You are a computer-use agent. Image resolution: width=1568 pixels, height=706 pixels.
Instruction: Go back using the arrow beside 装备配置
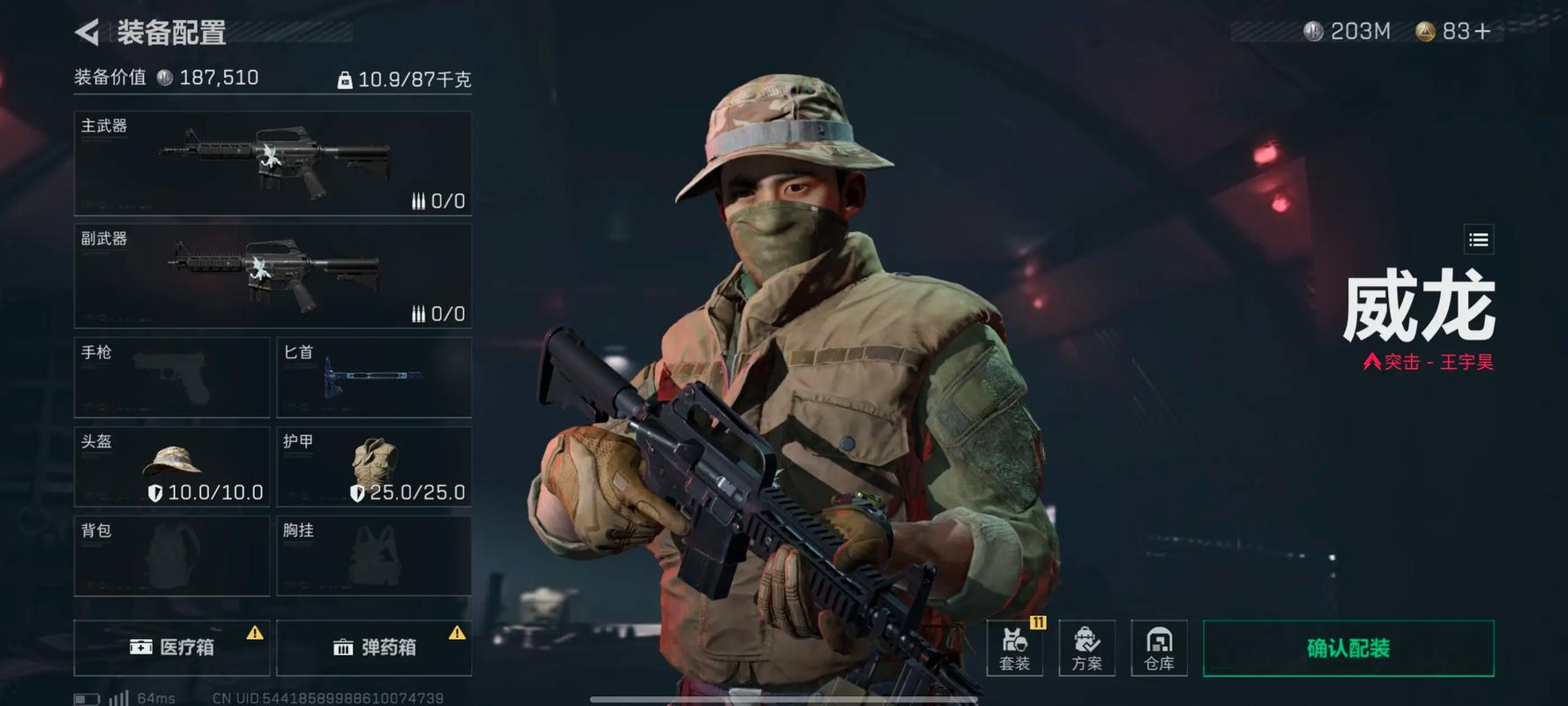87,33
